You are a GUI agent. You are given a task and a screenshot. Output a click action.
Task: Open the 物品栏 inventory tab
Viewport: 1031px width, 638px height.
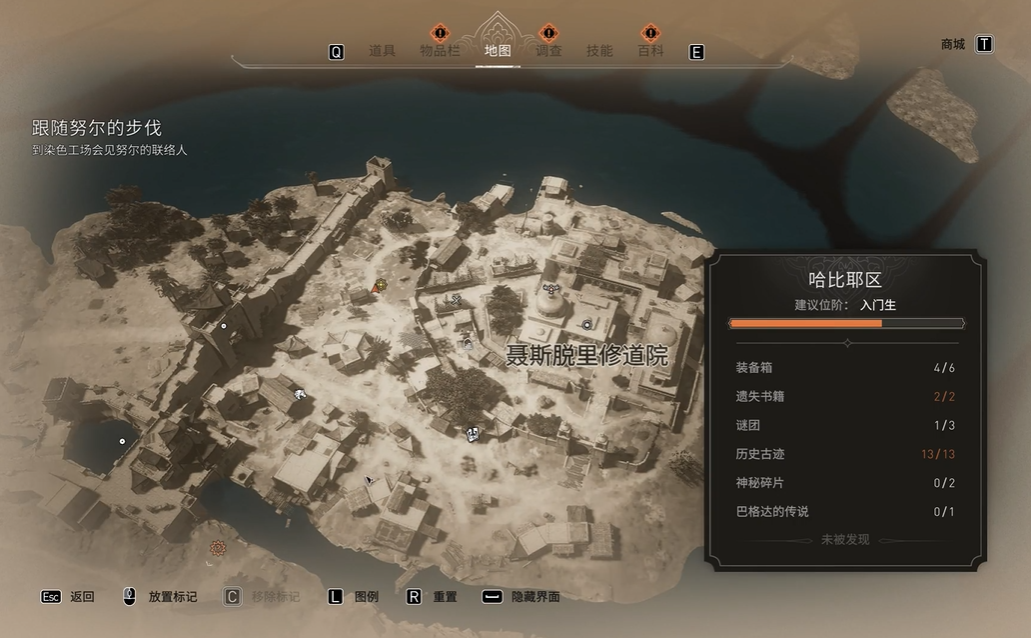point(440,51)
